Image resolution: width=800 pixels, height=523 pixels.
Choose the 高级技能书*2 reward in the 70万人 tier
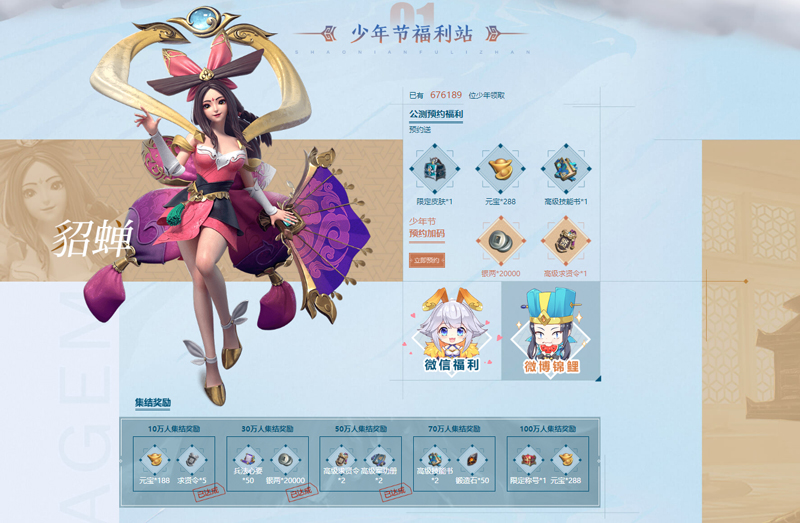[435, 459]
